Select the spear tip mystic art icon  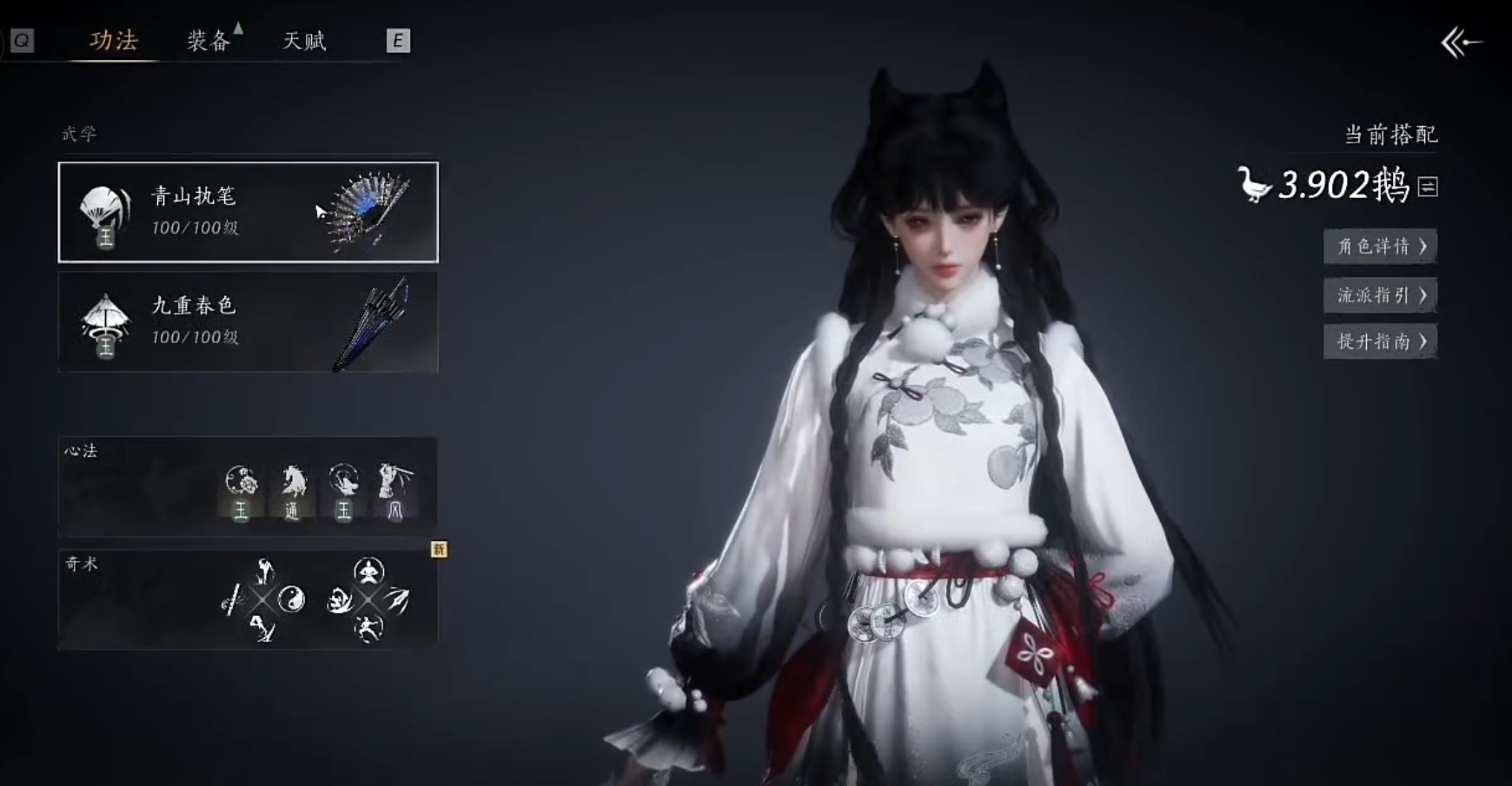pos(397,598)
